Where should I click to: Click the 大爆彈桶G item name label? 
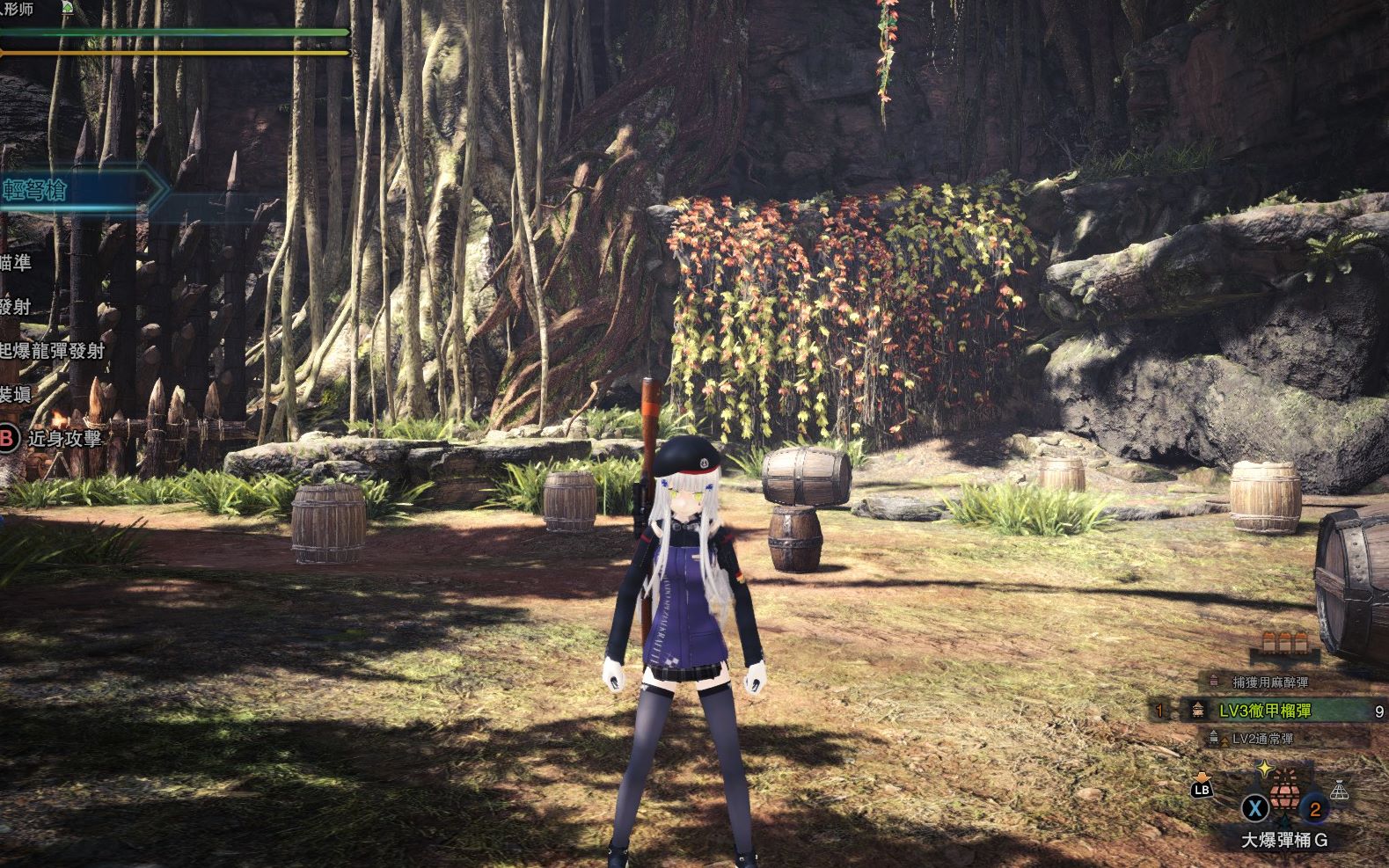[1285, 838]
